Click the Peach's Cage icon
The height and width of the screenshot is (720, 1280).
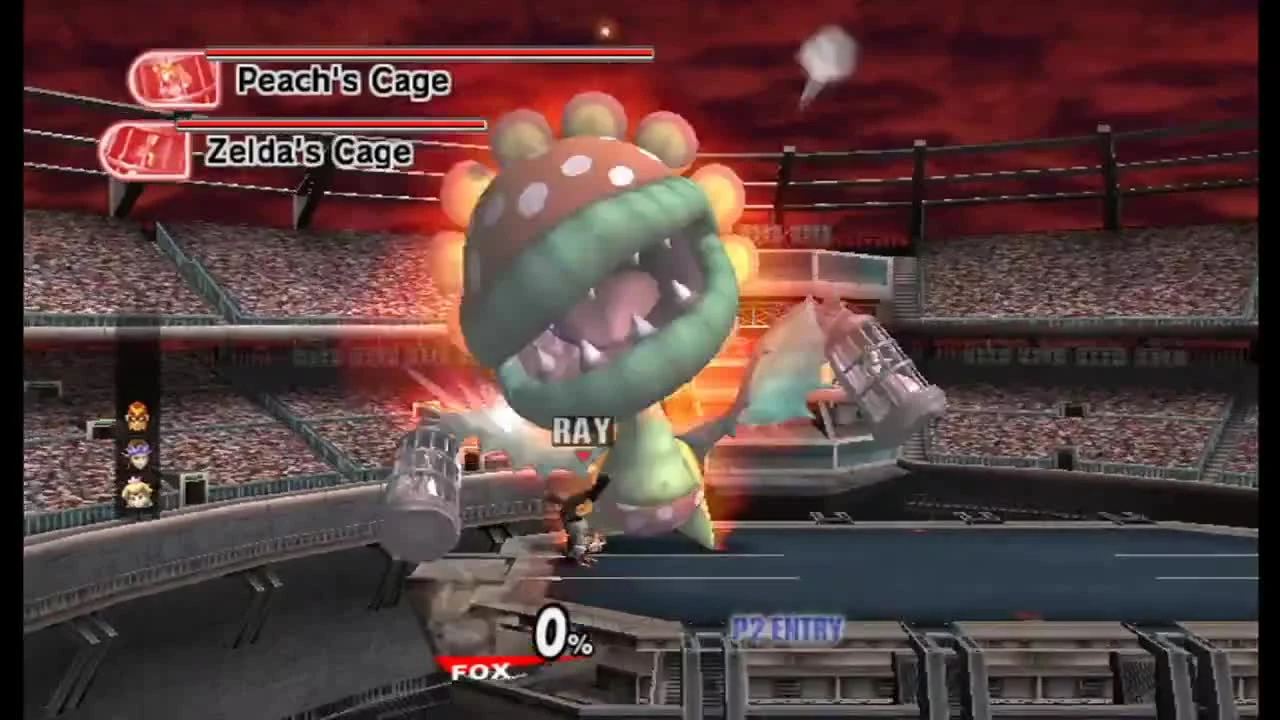[172, 80]
